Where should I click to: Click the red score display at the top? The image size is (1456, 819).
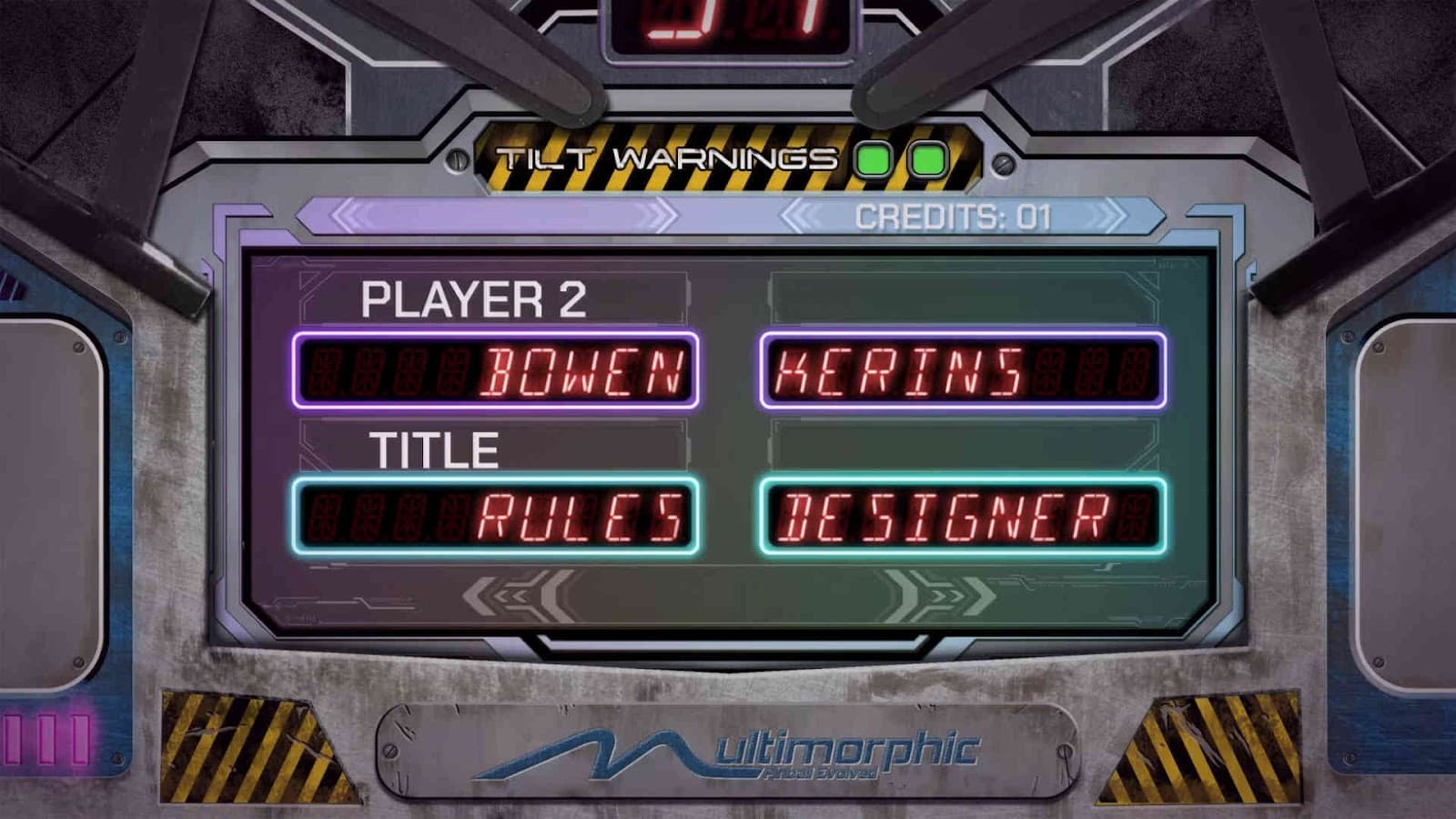(x=728, y=18)
